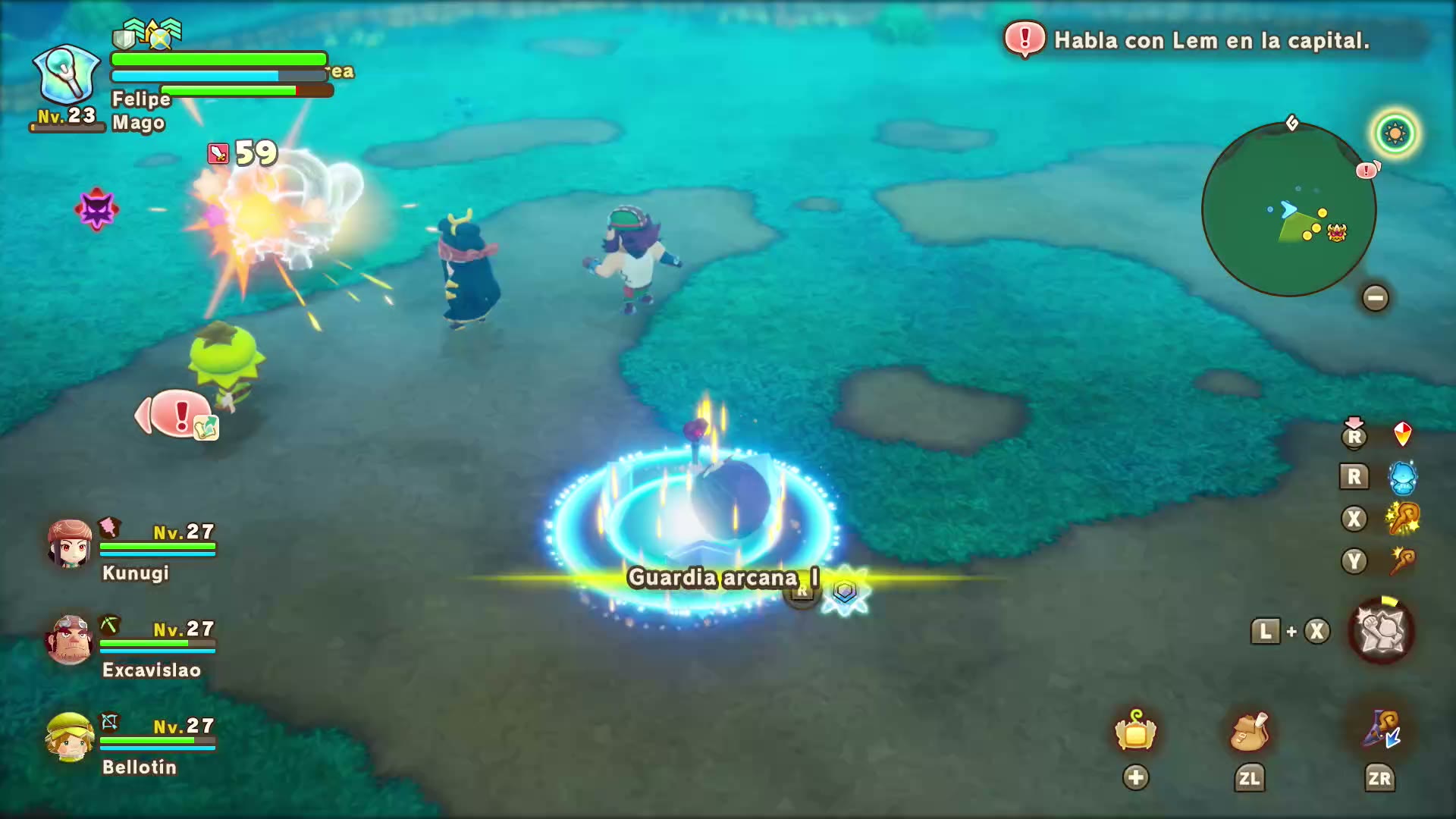The width and height of the screenshot is (1456, 819).
Task: Click the purple enemy marker icon
Action: [96, 209]
